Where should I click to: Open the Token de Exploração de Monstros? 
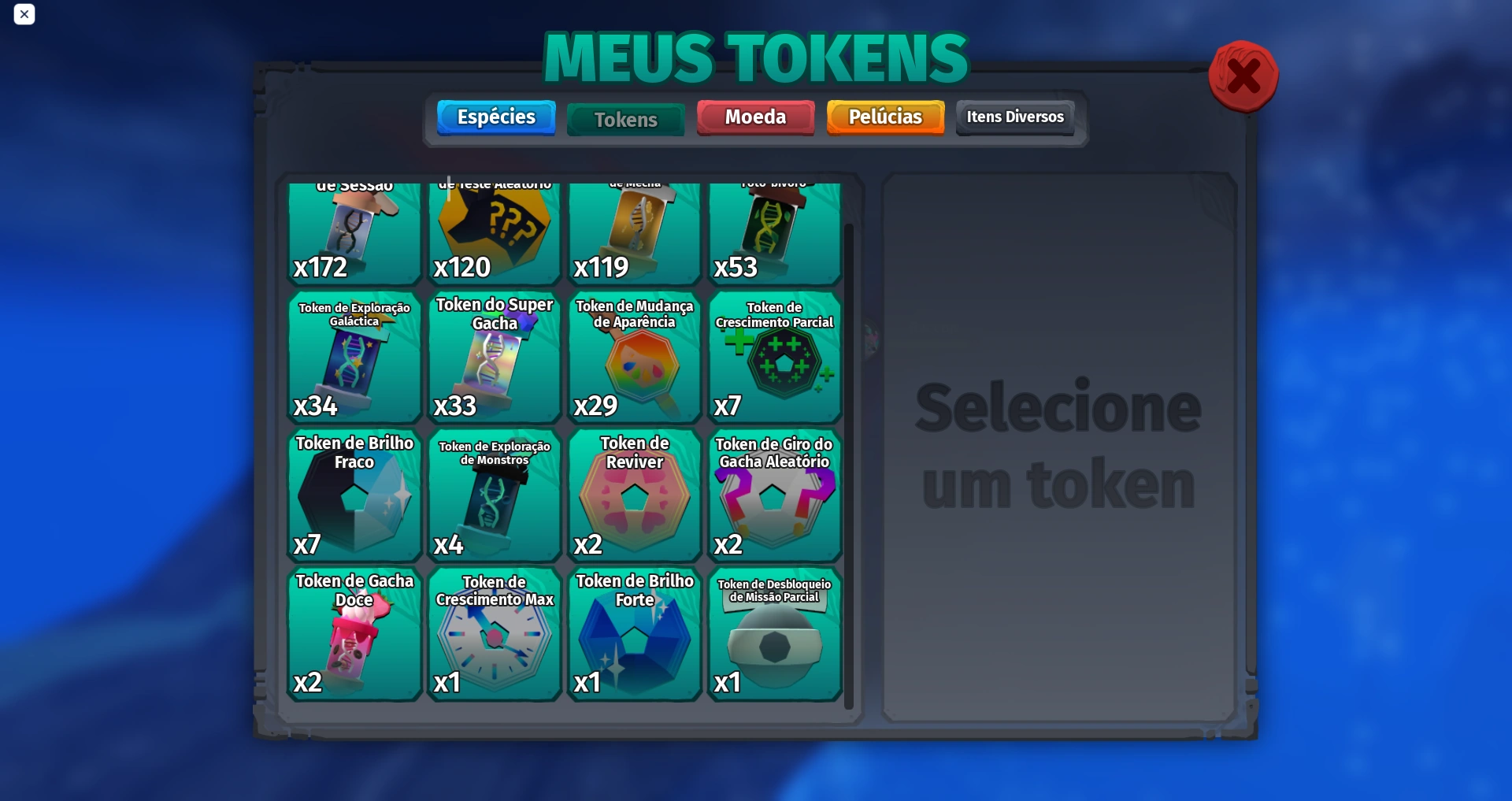(x=494, y=496)
